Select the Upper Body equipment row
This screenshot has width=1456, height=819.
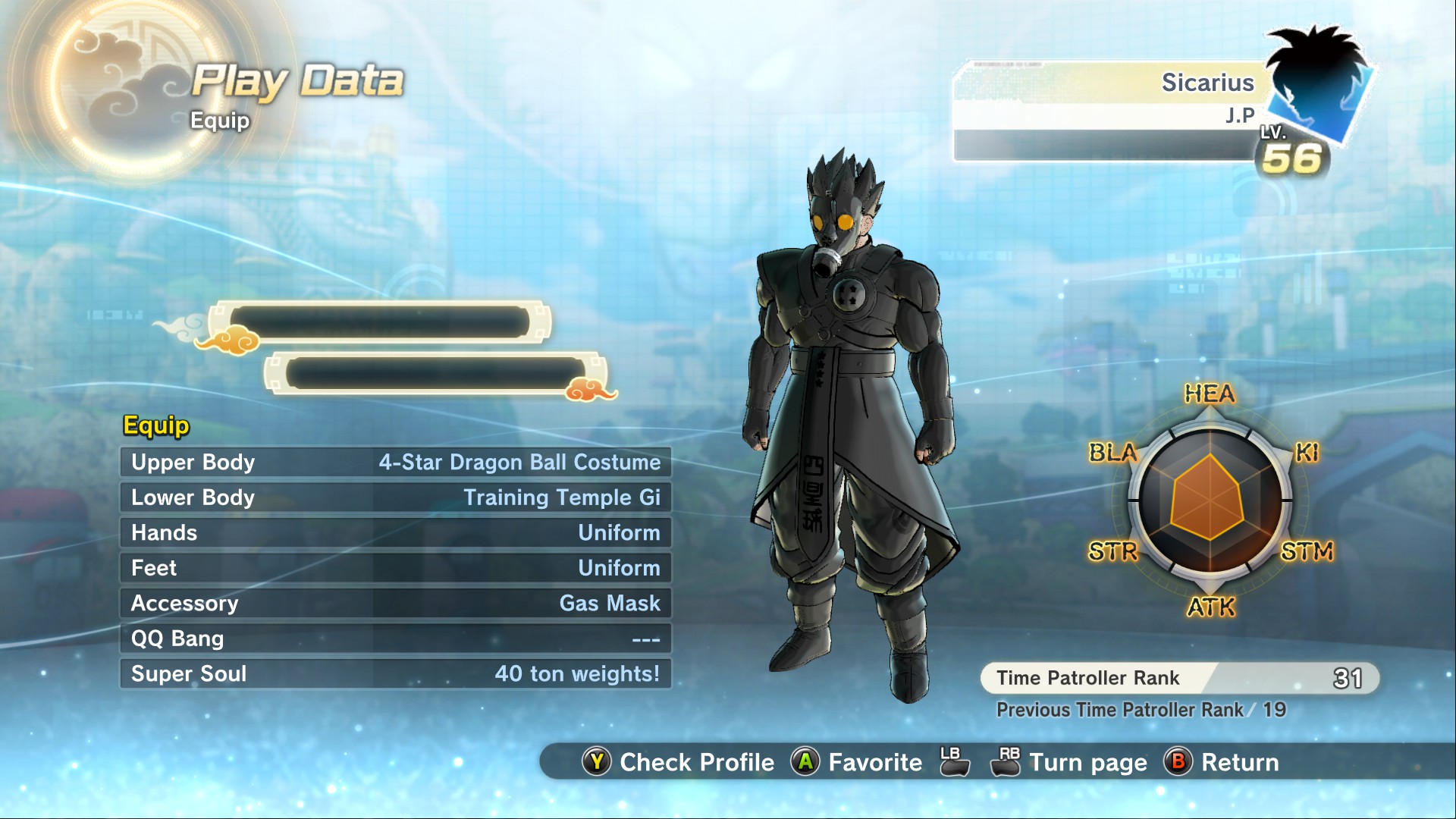tap(395, 463)
